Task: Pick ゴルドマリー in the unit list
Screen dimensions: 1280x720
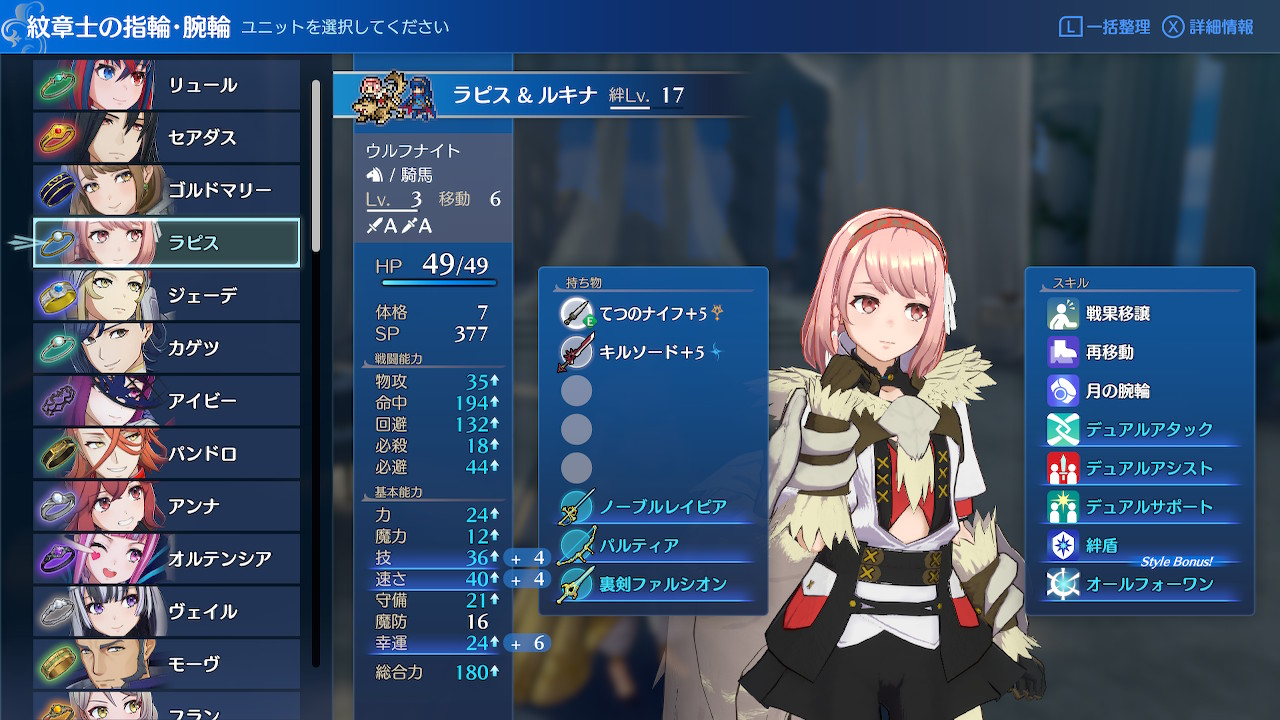Action: point(167,190)
